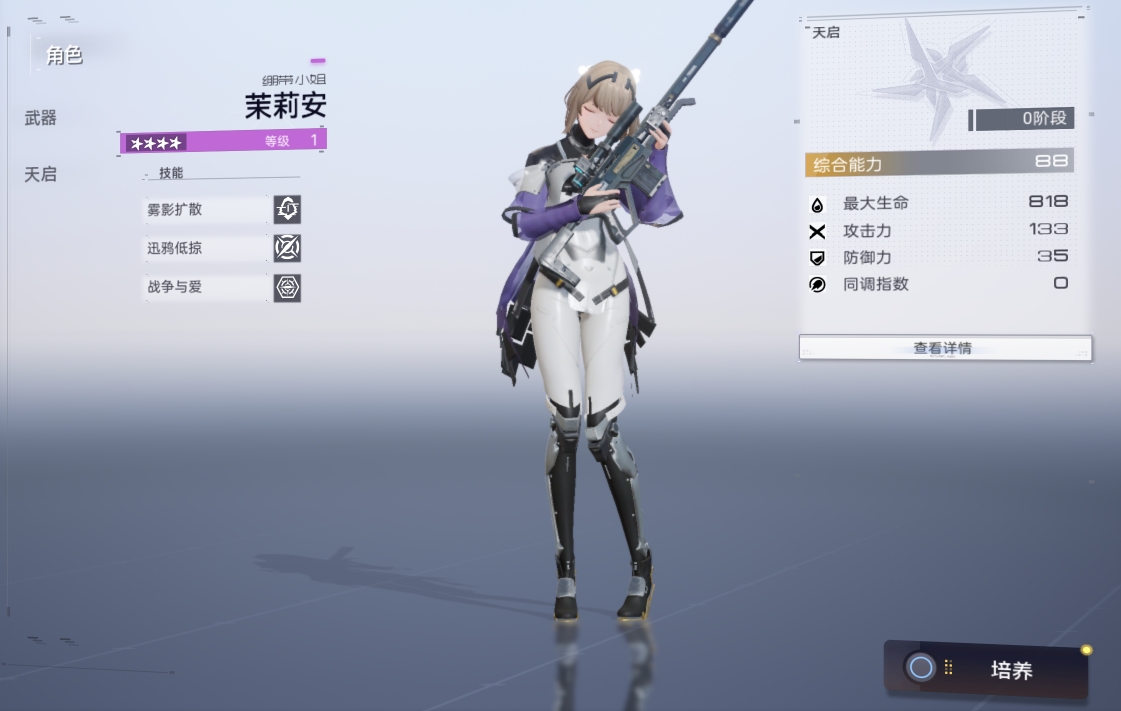Click the 查看详情 button

[944, 348]
